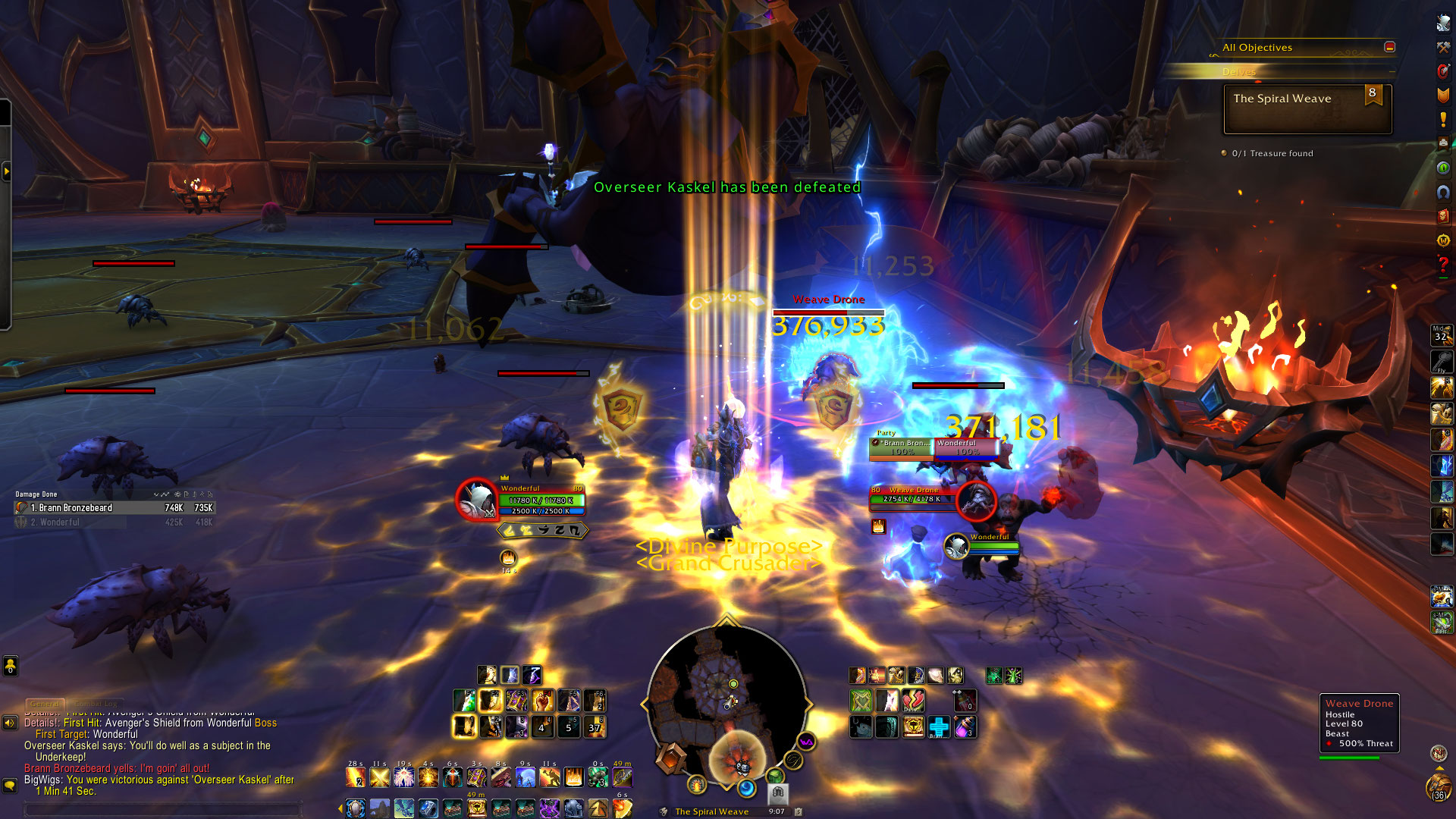Collapse the All Objectives tracker
This screenshot has height=819, width=1456.
pyautogui.click(x=1389, y=47)
